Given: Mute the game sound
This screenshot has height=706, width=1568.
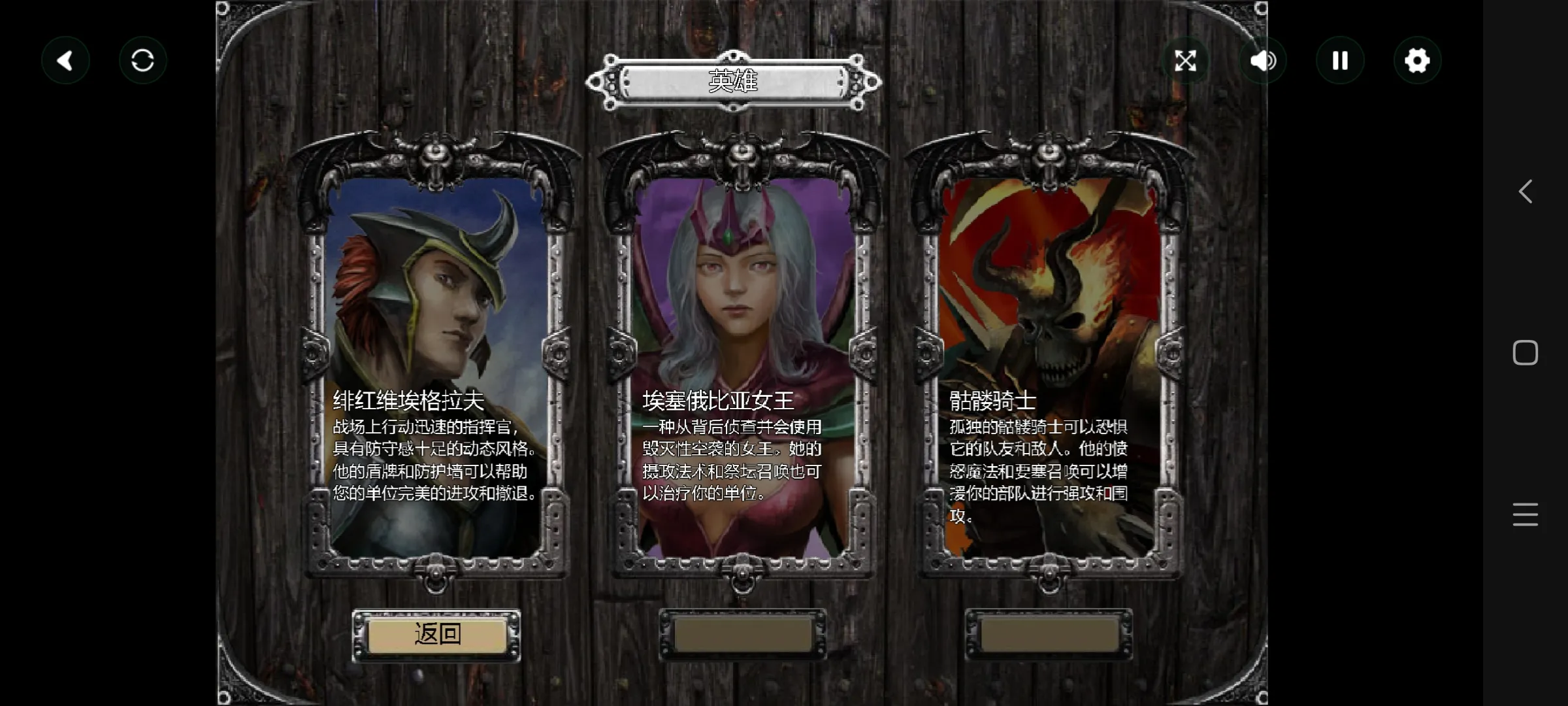Looking at the screenshot, I should (x=1262, y=61).
